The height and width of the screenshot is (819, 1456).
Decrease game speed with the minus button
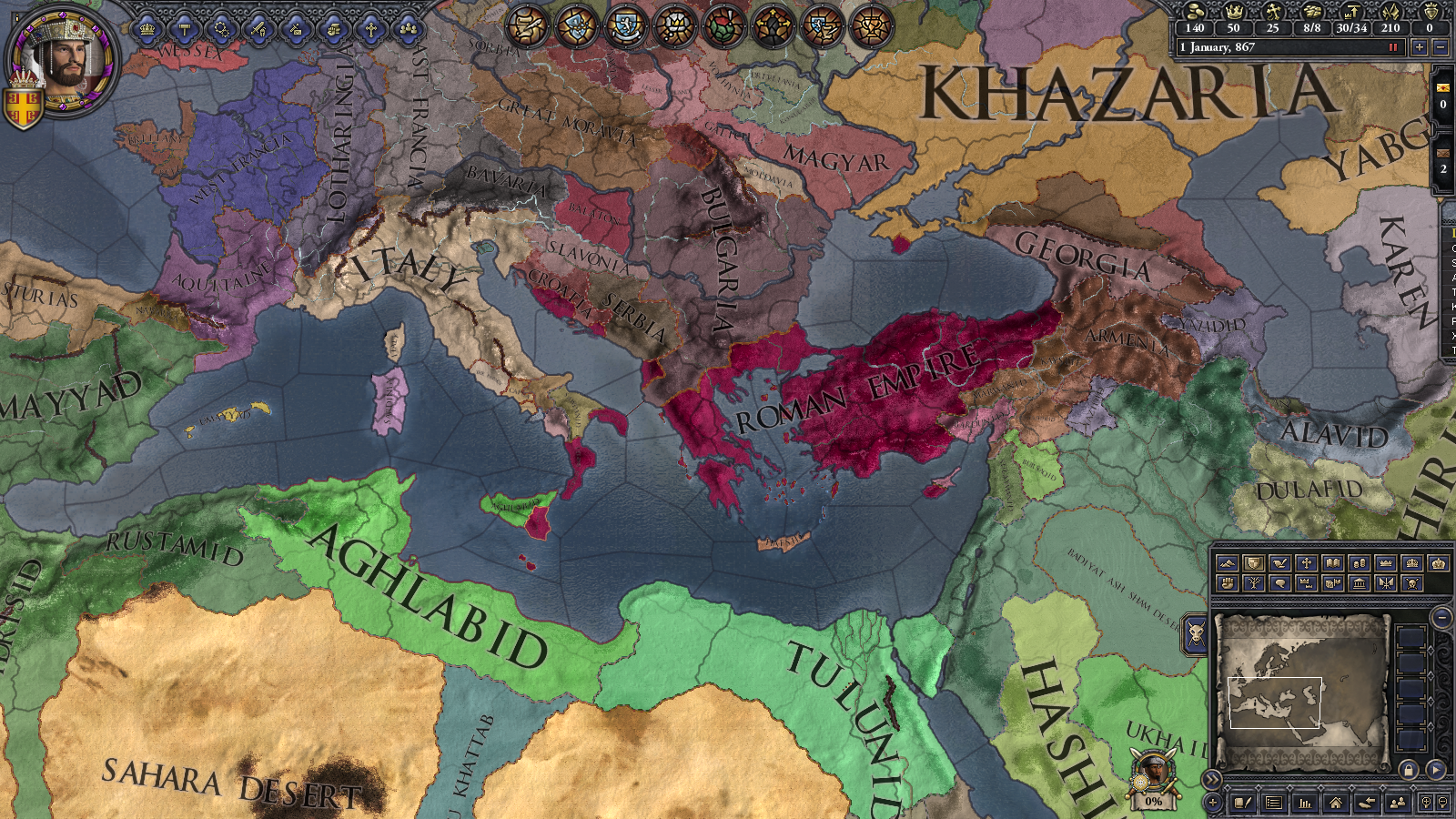pos(1441,47)
